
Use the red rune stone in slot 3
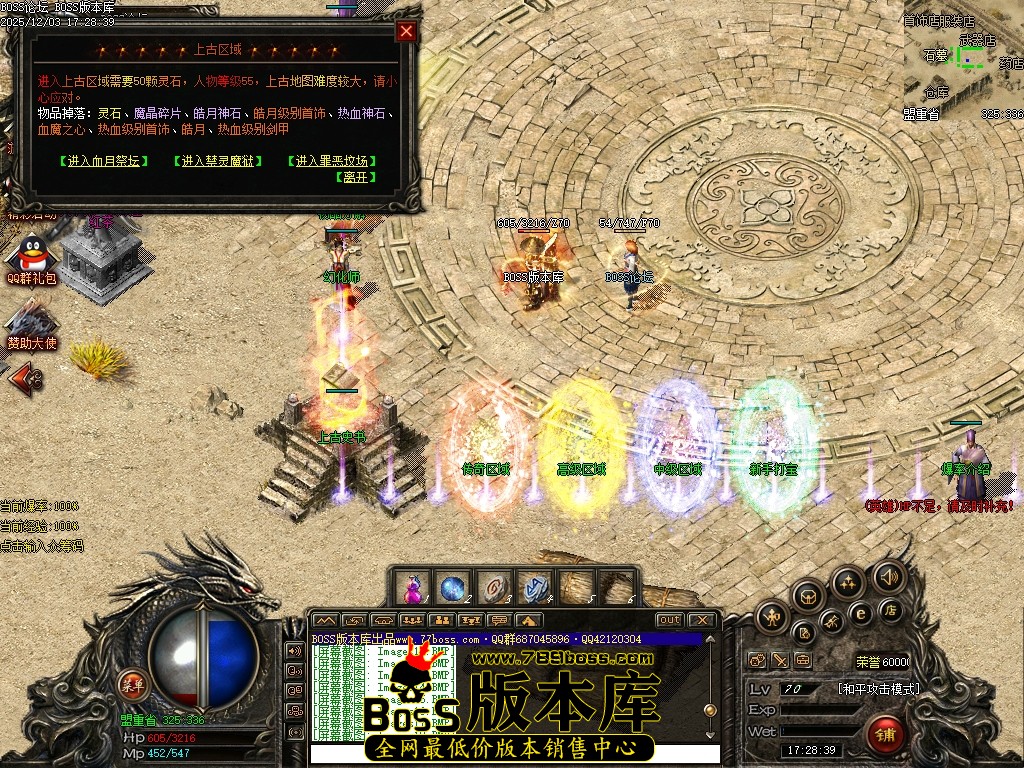[x=492, y=588]
